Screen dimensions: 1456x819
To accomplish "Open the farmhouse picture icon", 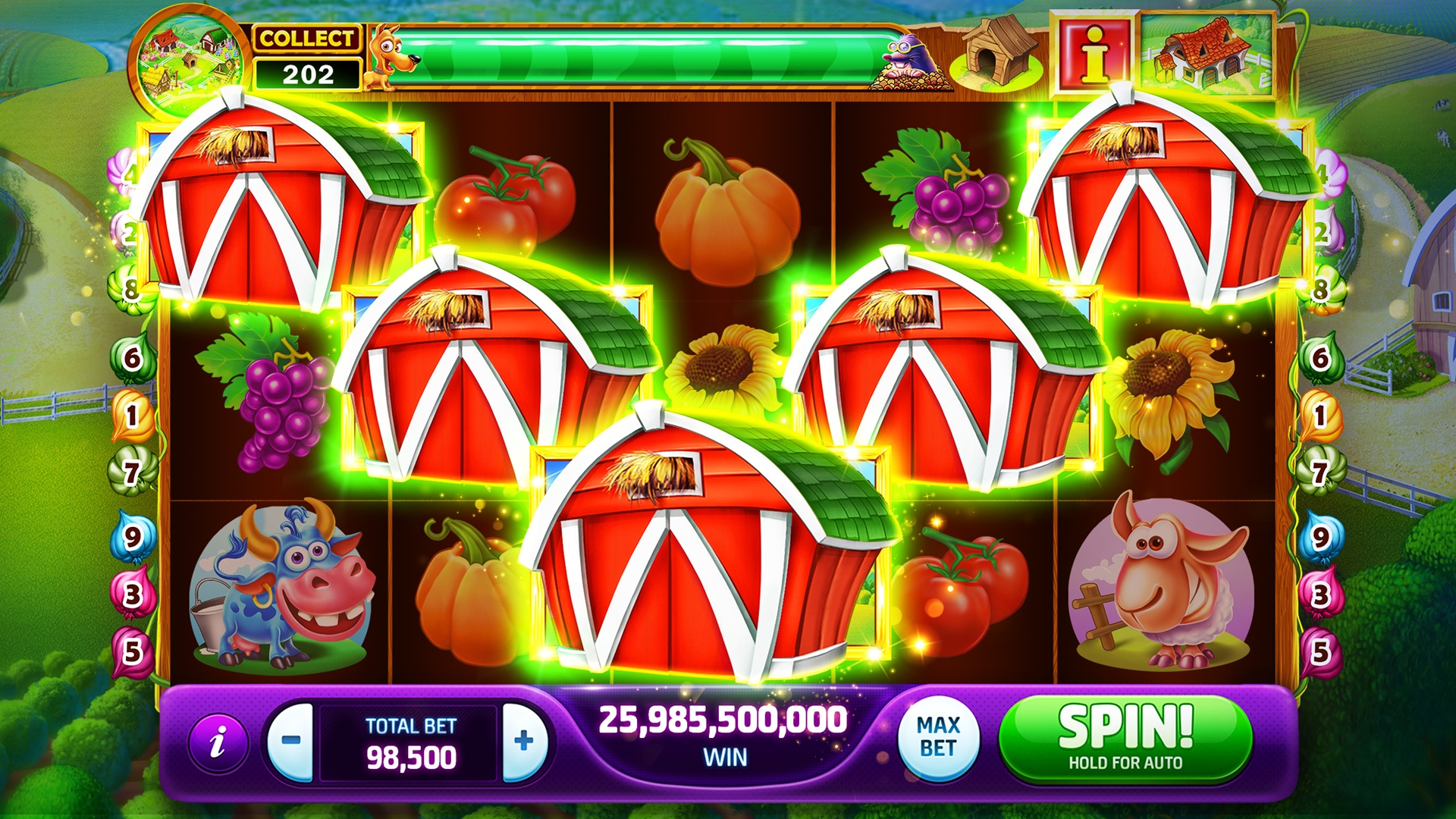I will pyautogui.click(x=1207, y=53).
